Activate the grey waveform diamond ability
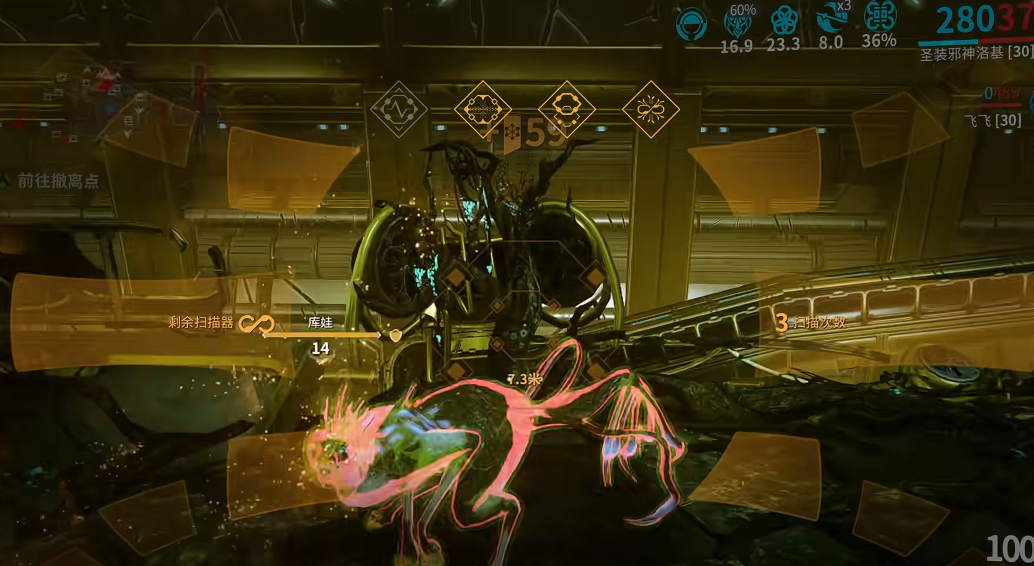 pyautogui.click(x=399, y=109)
